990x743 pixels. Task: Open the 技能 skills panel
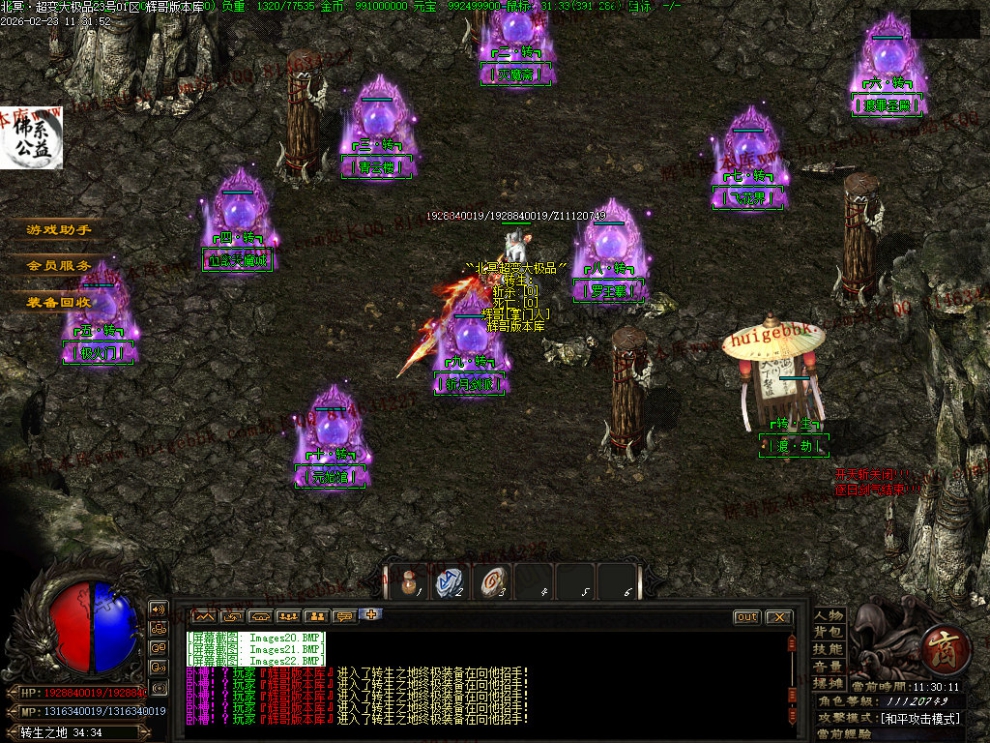click(x=828, y=649)
